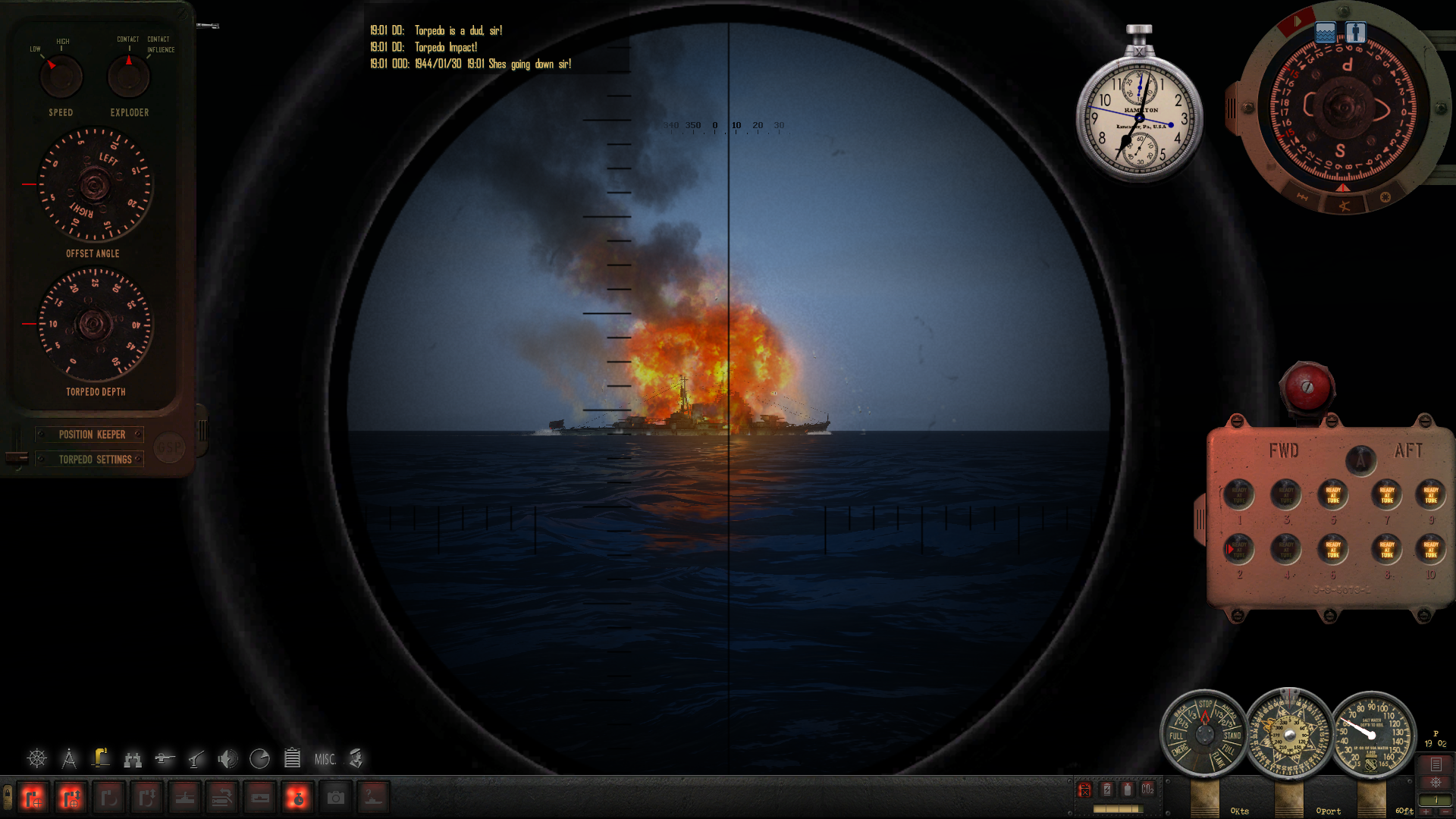Select forward torpedo tube 5
Screen dimensions: 1456x819
pos(1332,495)
